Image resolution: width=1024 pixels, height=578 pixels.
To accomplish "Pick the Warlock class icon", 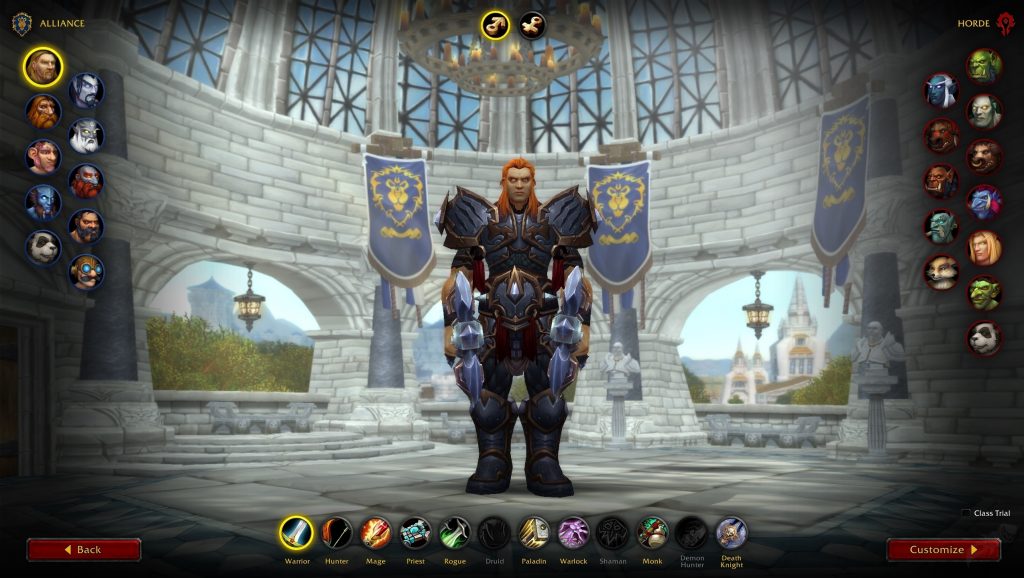I will [x=573, y=532].
